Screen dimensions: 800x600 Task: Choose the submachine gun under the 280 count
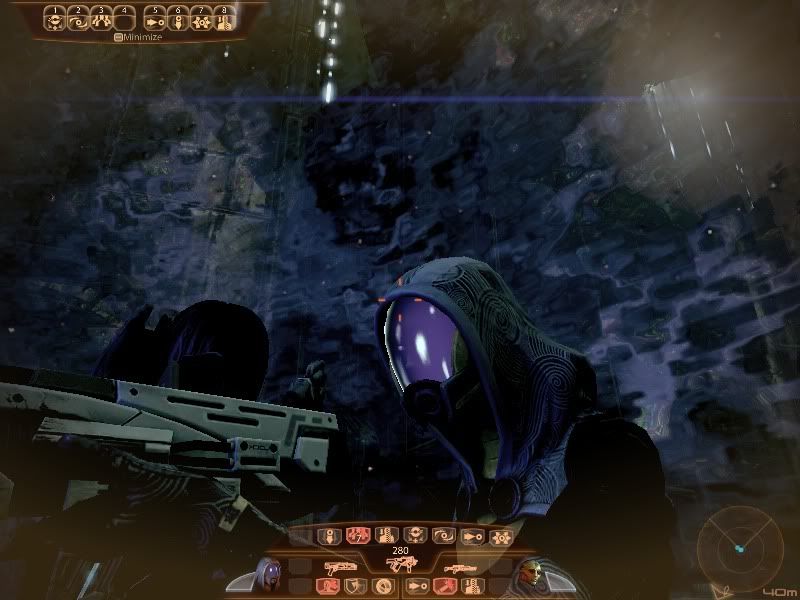click(x=395, y=566)
